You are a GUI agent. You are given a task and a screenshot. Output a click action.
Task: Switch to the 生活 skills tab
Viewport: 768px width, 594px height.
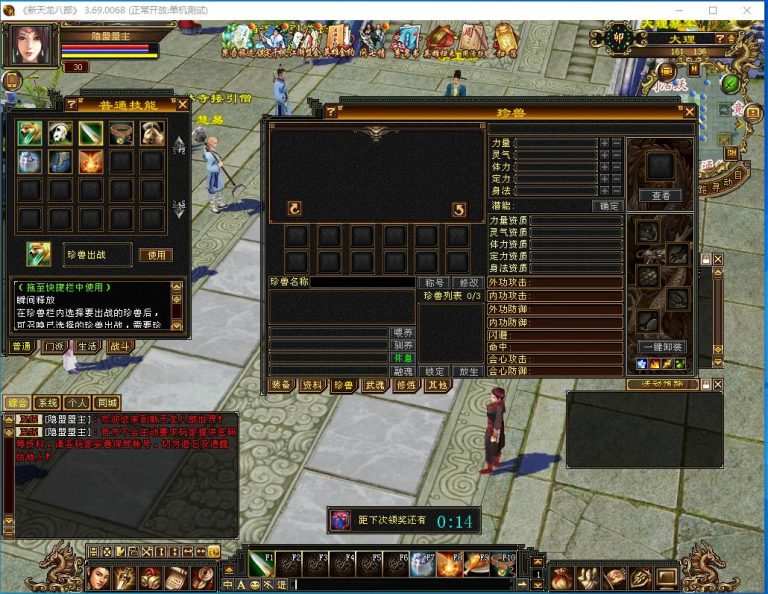[x=87, y=346]
